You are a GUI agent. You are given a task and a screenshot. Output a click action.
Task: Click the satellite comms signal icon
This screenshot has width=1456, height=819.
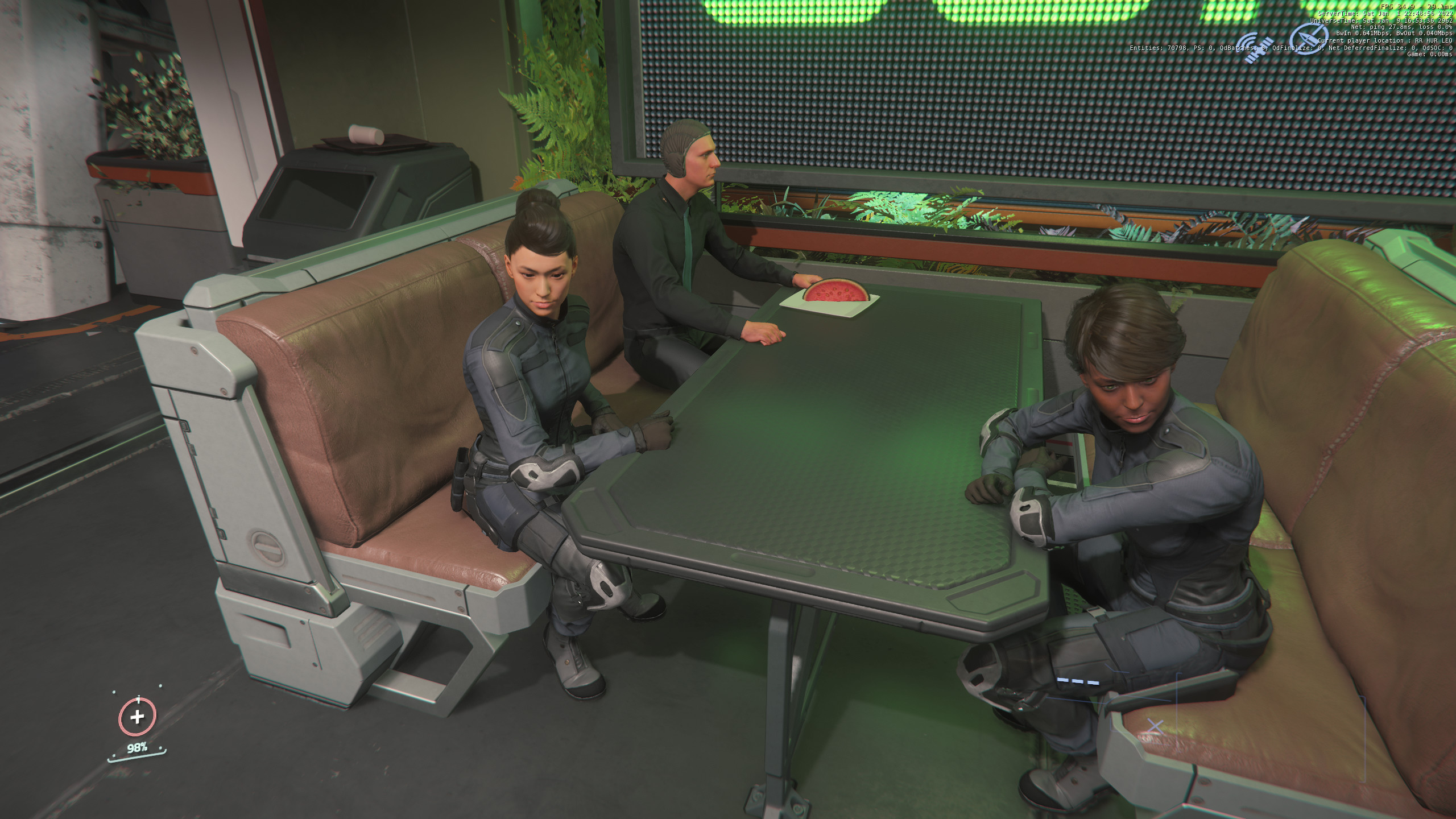click(1255, 47)
